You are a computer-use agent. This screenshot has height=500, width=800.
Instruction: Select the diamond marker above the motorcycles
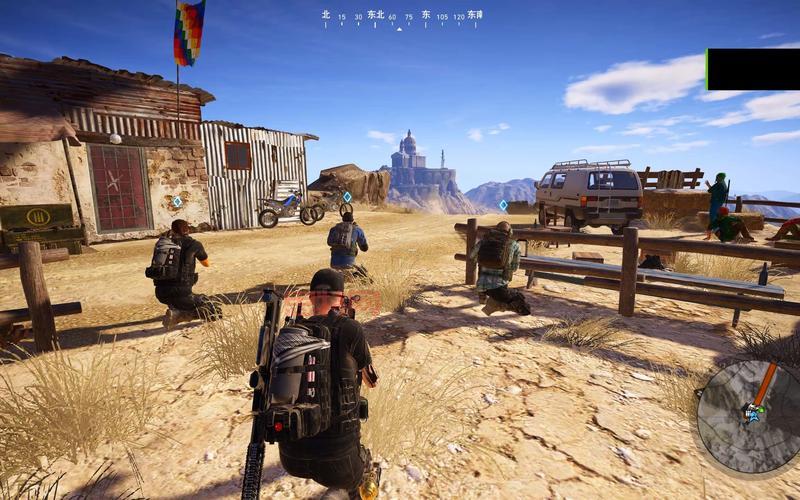tap(347, 197)
